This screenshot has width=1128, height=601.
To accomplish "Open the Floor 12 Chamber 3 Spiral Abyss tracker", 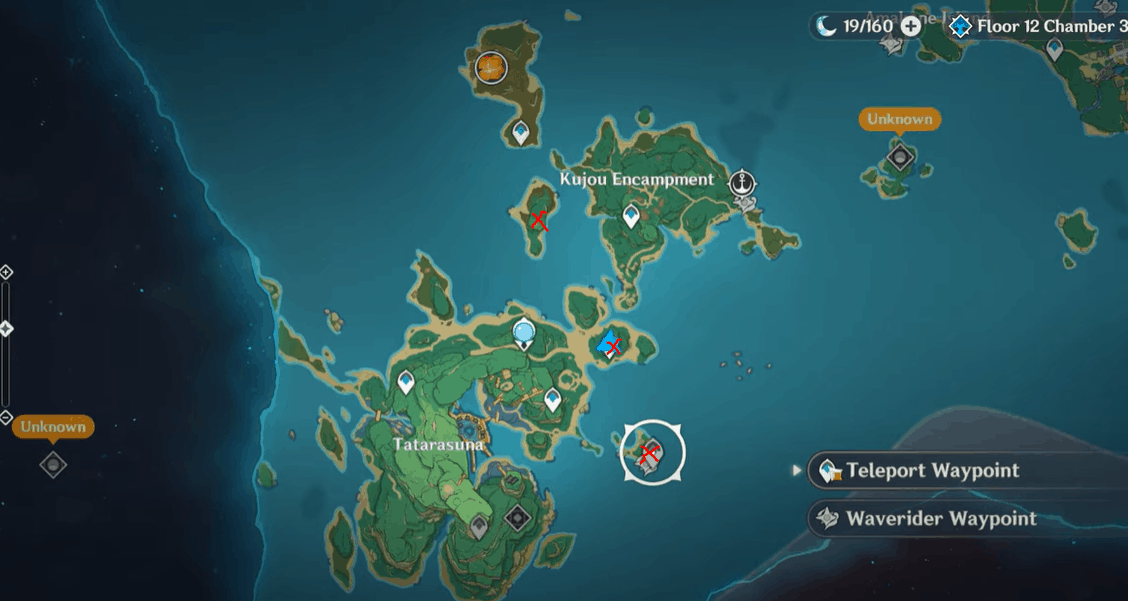I will point(1040,26).
